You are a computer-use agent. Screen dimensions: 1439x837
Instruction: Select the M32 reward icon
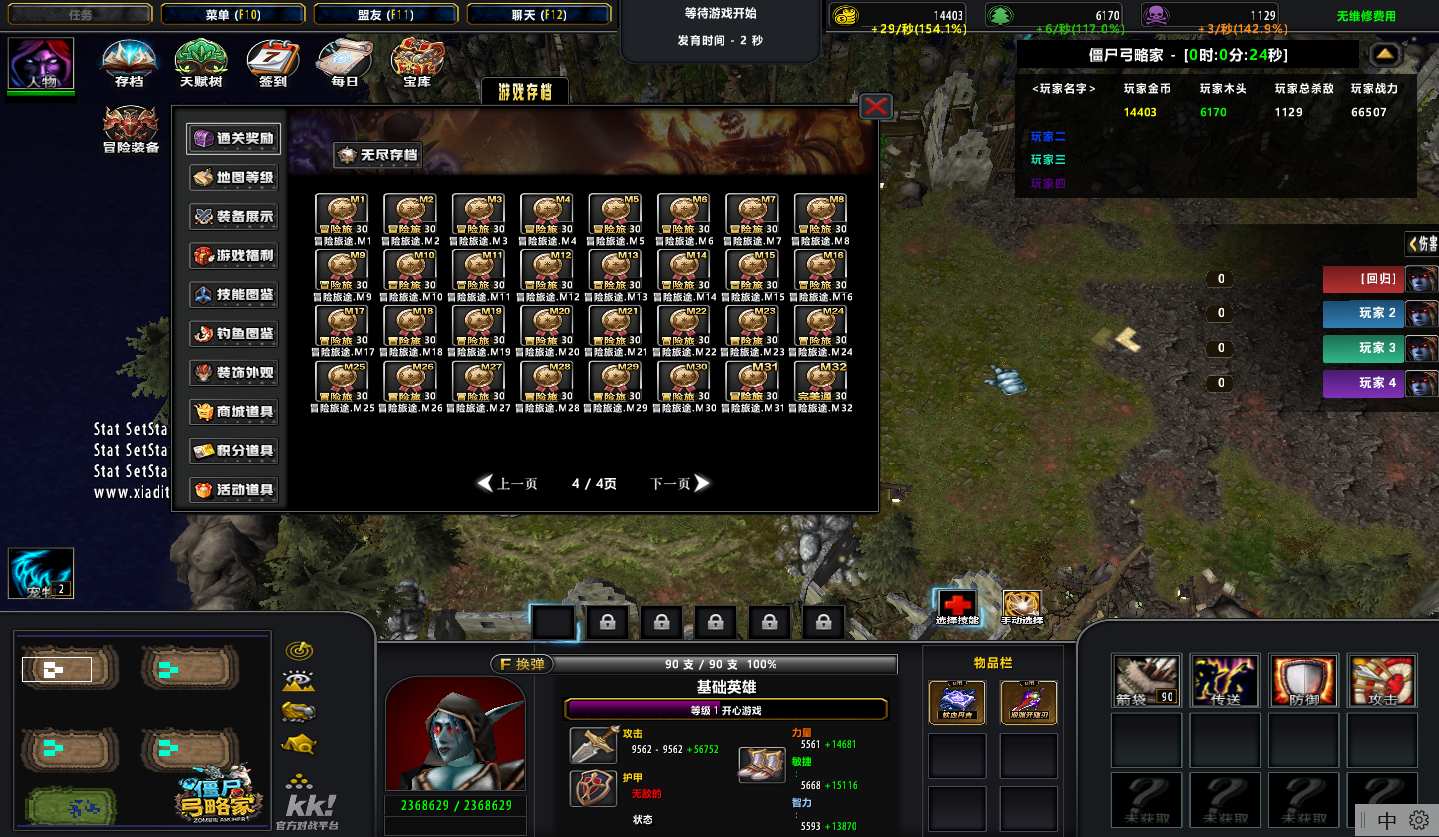(820, 381)
